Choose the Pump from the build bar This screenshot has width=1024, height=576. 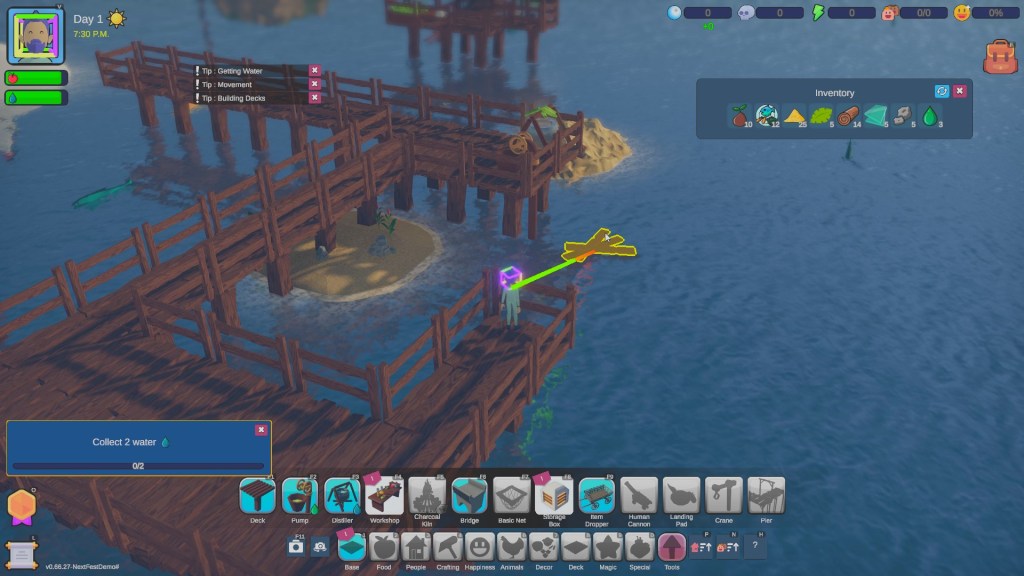300,496
